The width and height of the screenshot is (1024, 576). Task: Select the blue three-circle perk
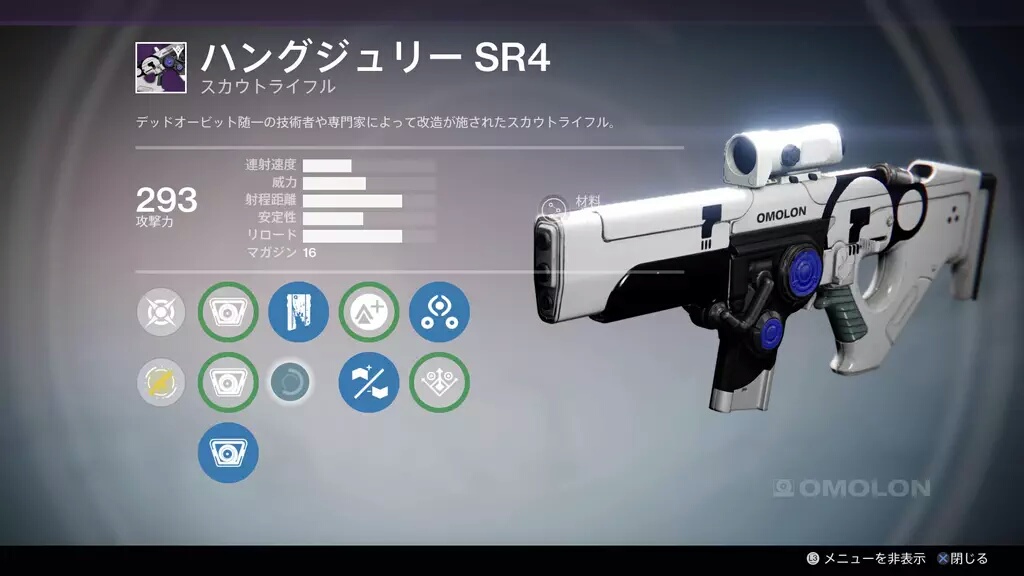pyautogui.click(x=439, y=312)
